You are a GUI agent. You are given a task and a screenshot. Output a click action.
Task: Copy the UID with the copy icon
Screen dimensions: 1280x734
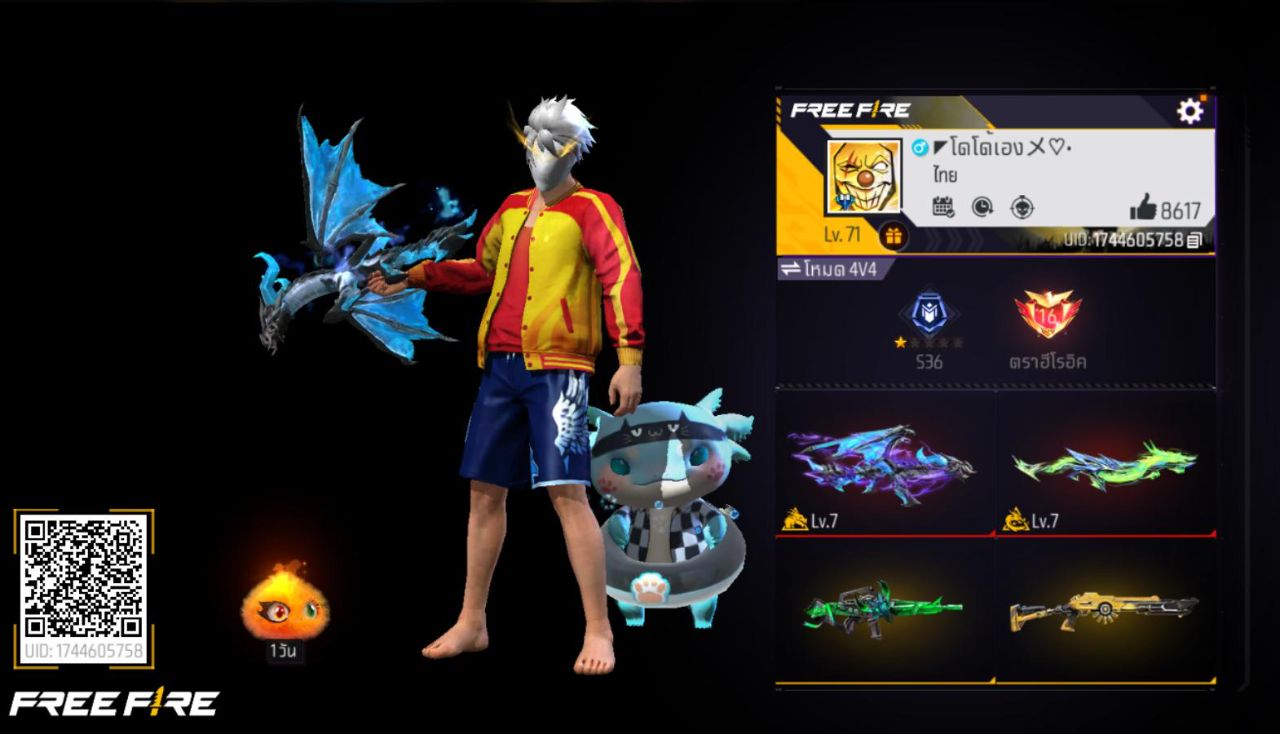pos(1194,240)
